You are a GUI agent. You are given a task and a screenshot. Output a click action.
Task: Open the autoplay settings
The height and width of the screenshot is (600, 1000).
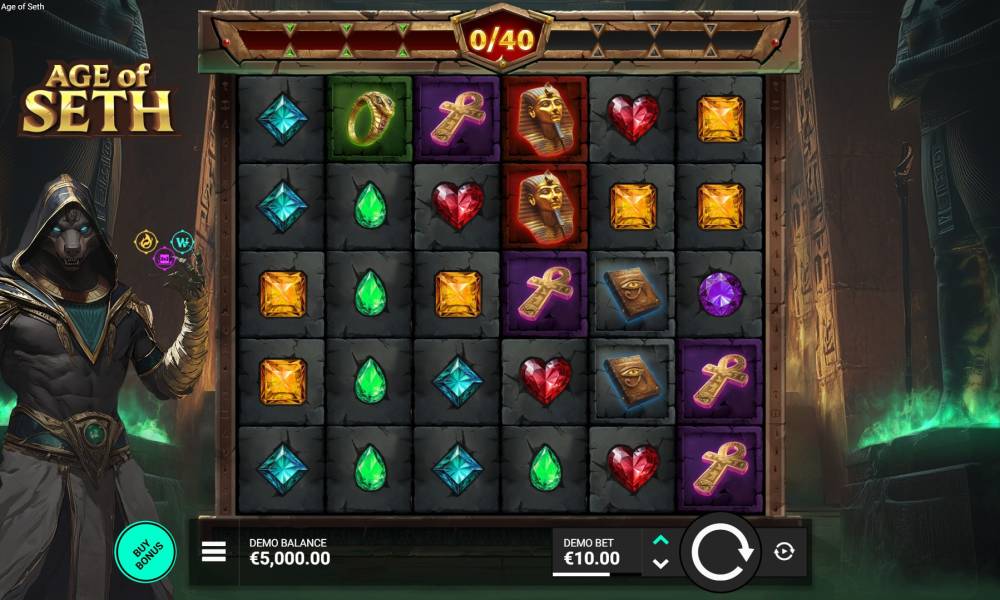tap(784, 552)
